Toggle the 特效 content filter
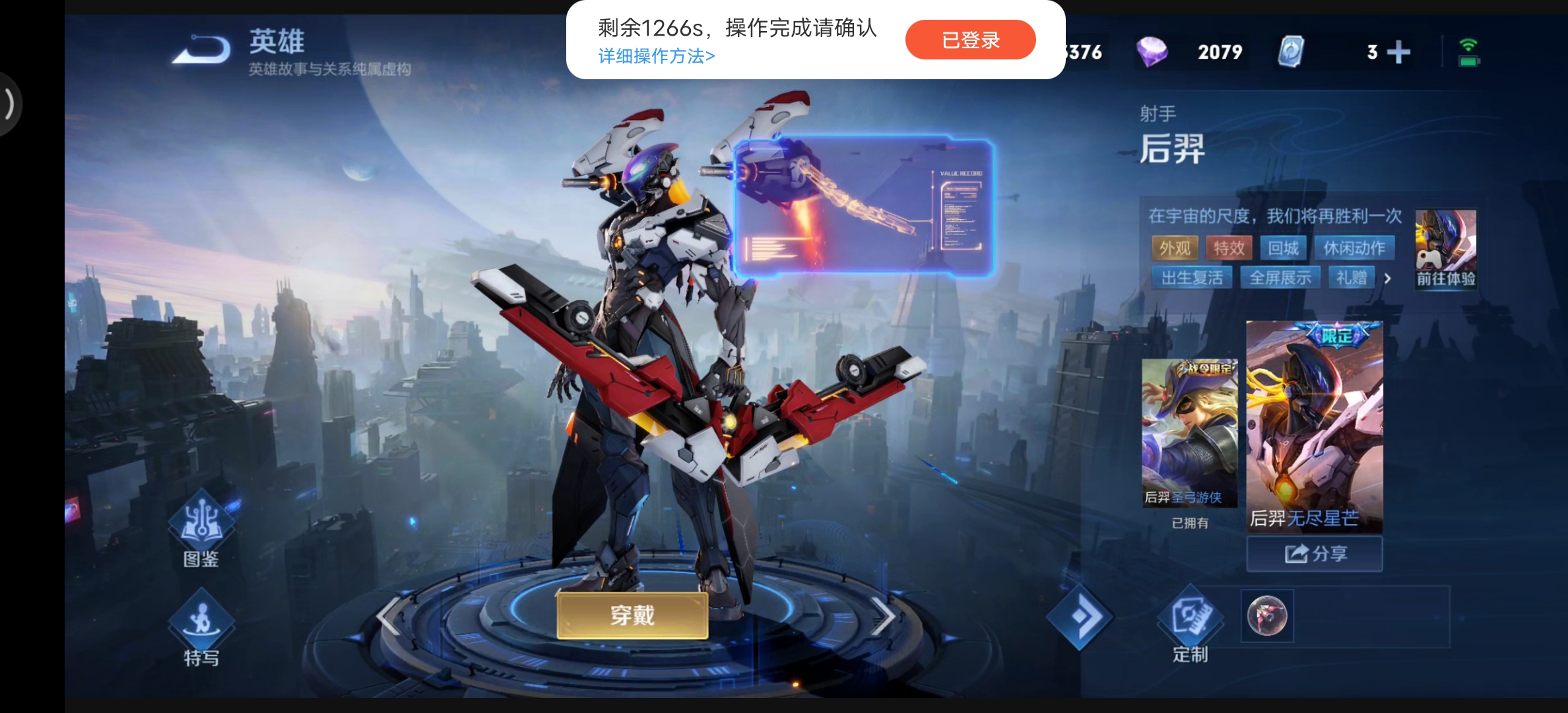The width and height of the screenshot is (1568, 713). coord(1228,248)
